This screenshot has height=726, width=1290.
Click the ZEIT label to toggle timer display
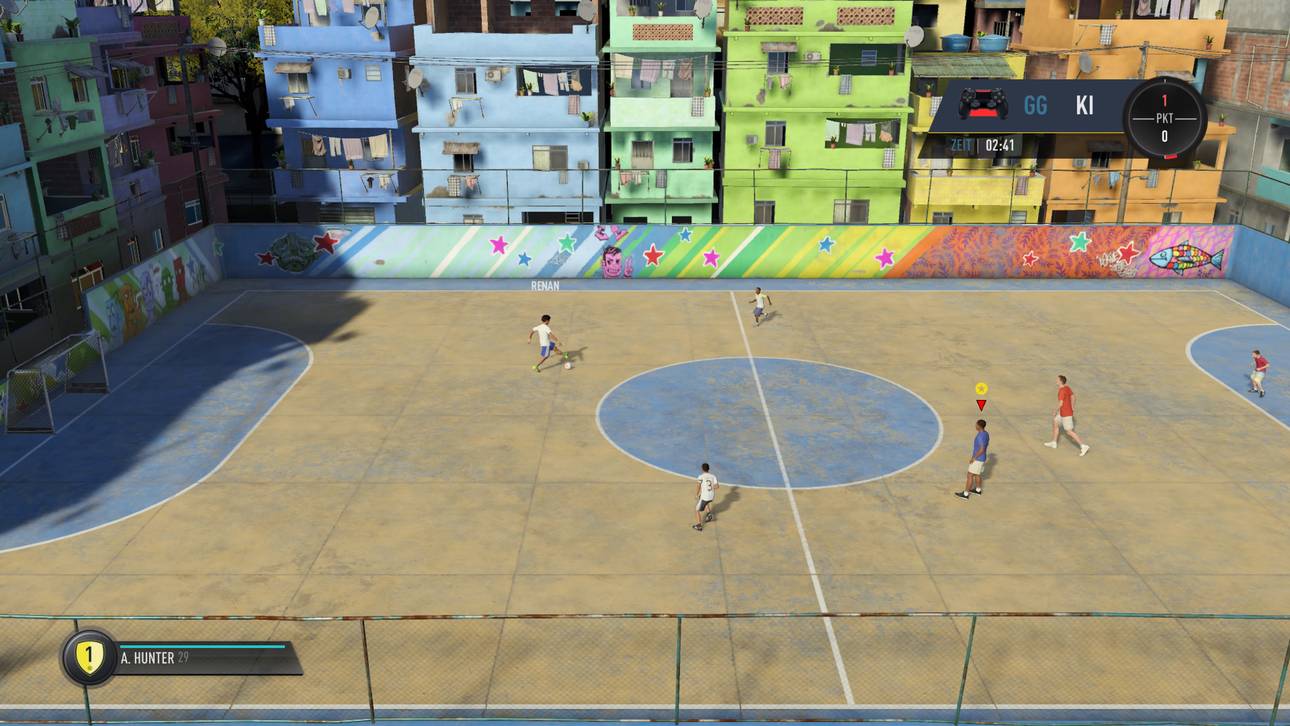click(x=960, y=143)
